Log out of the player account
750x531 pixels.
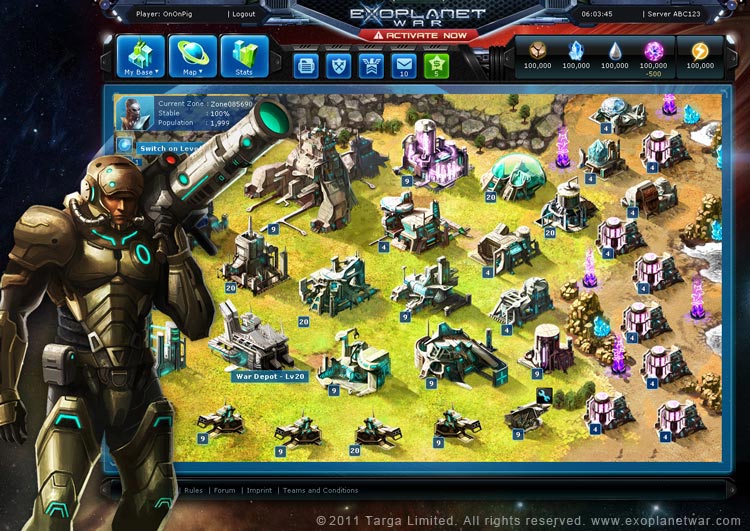click(x=242, y=14)
